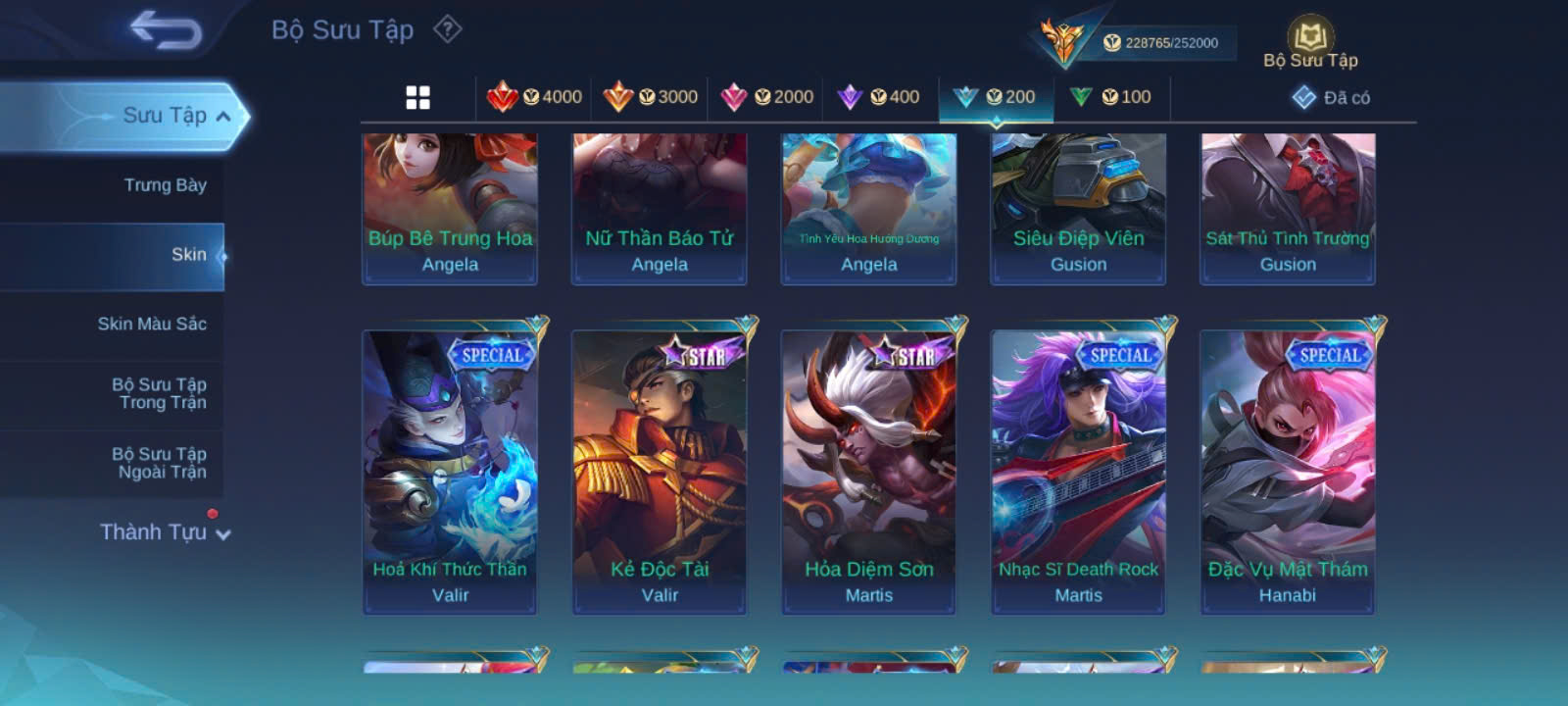
Task: Open the Trưng Bày sidebar entry
Action: (165, 185)
